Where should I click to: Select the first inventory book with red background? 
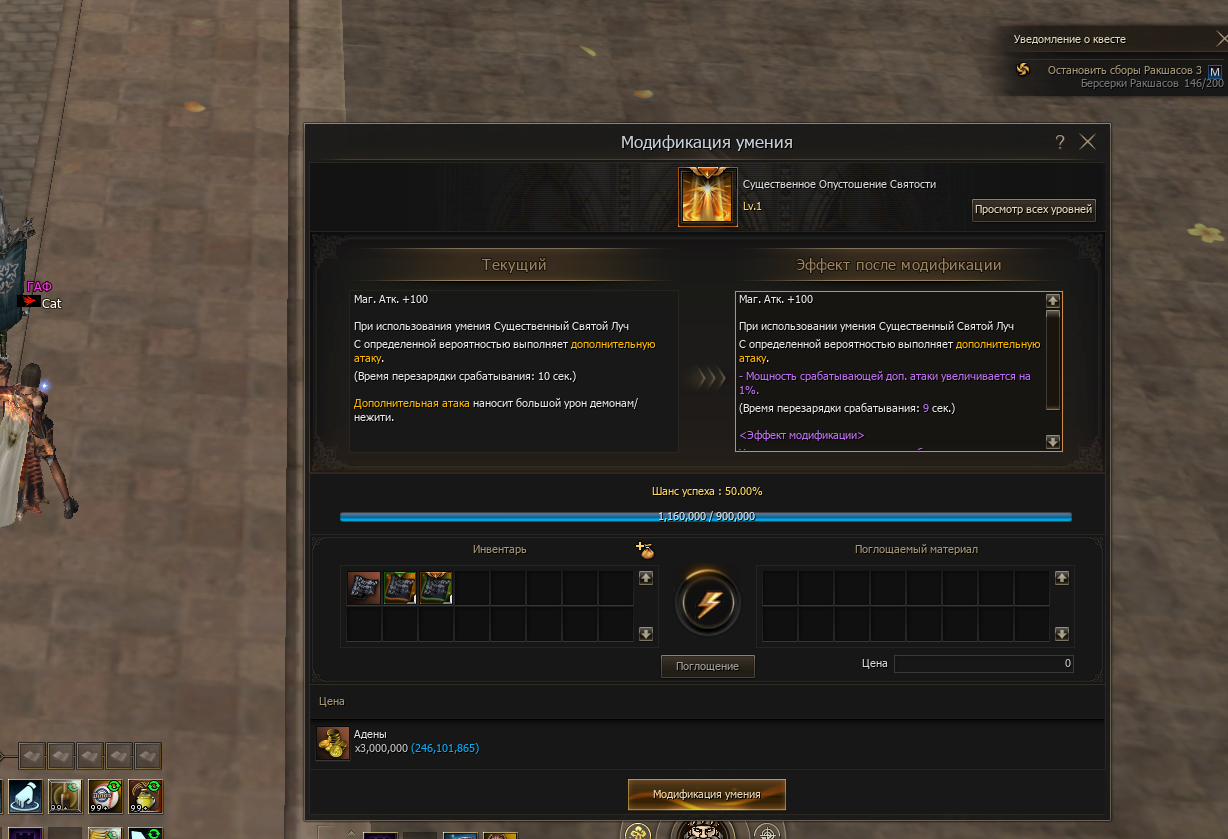click(x=364, y=588)
